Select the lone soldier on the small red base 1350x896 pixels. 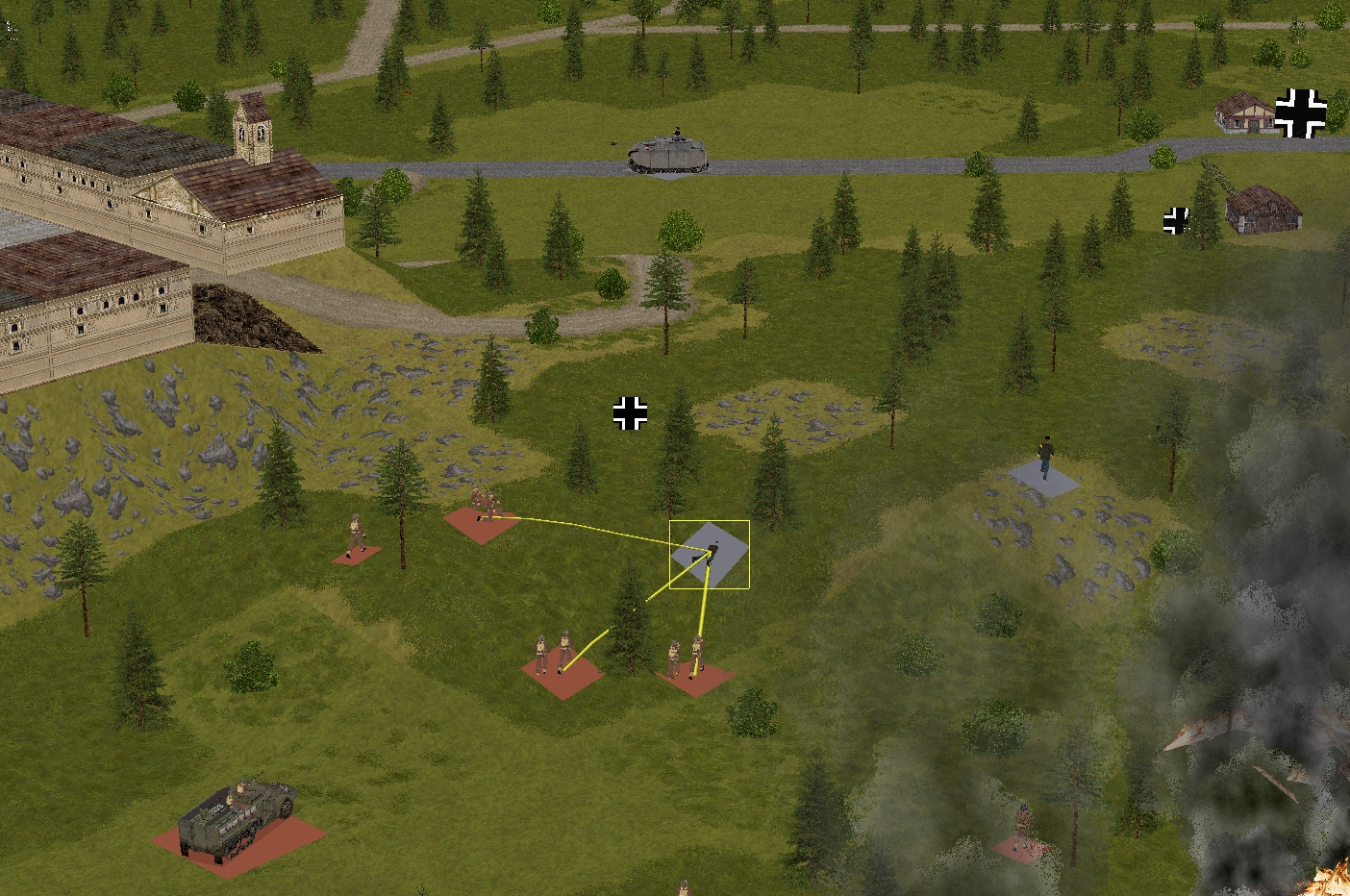pyautogui.click(x=356, y=539)
